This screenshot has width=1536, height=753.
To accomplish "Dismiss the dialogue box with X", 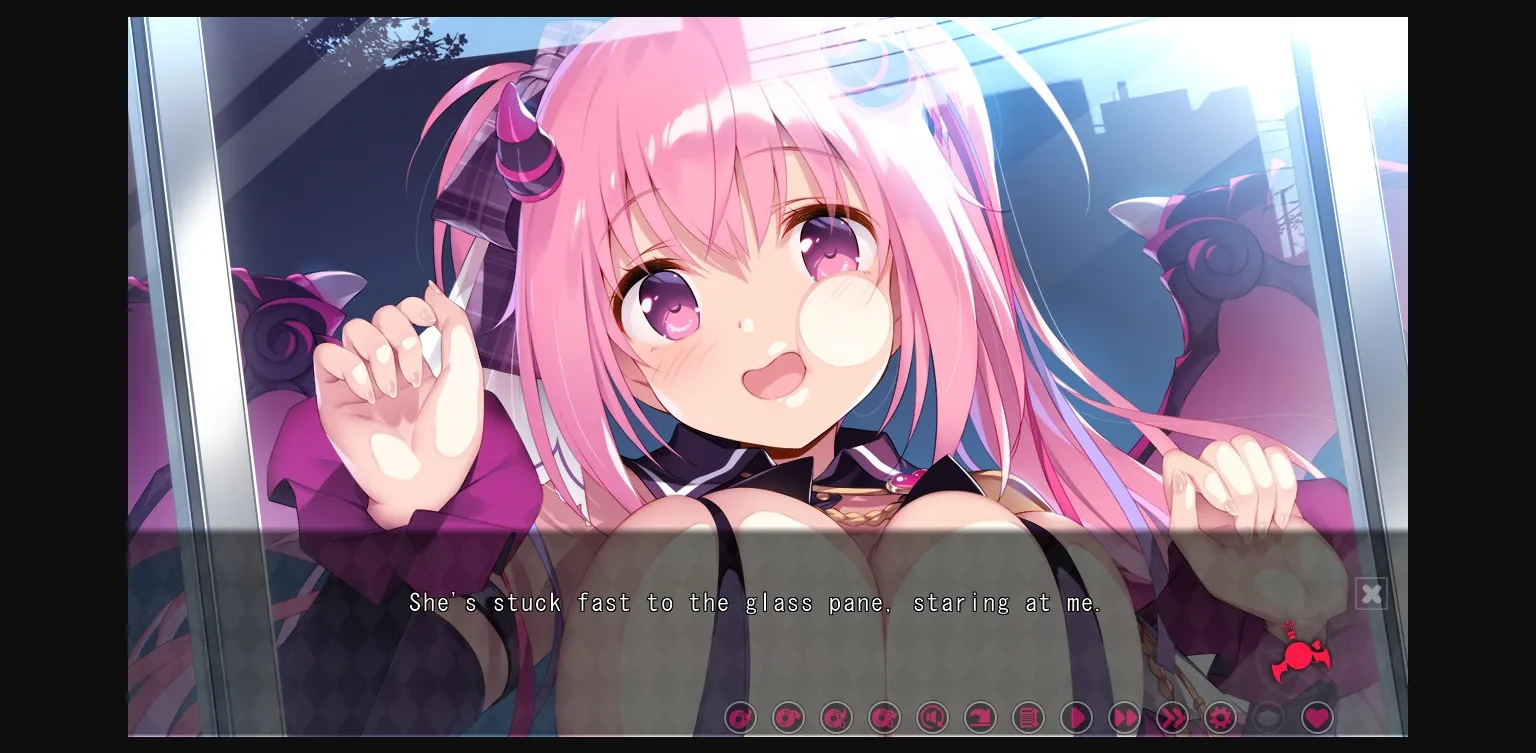I will click(x=1371, y=593).
